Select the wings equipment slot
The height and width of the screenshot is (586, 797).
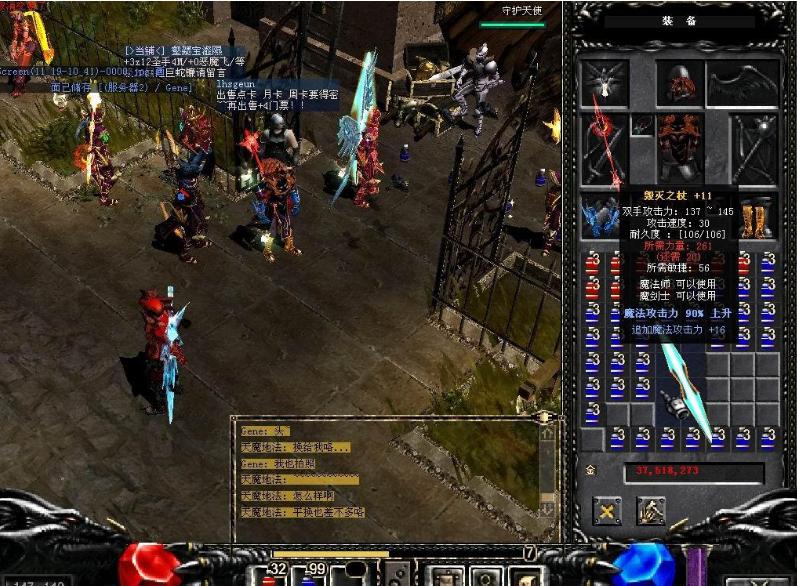coord(743,84)
